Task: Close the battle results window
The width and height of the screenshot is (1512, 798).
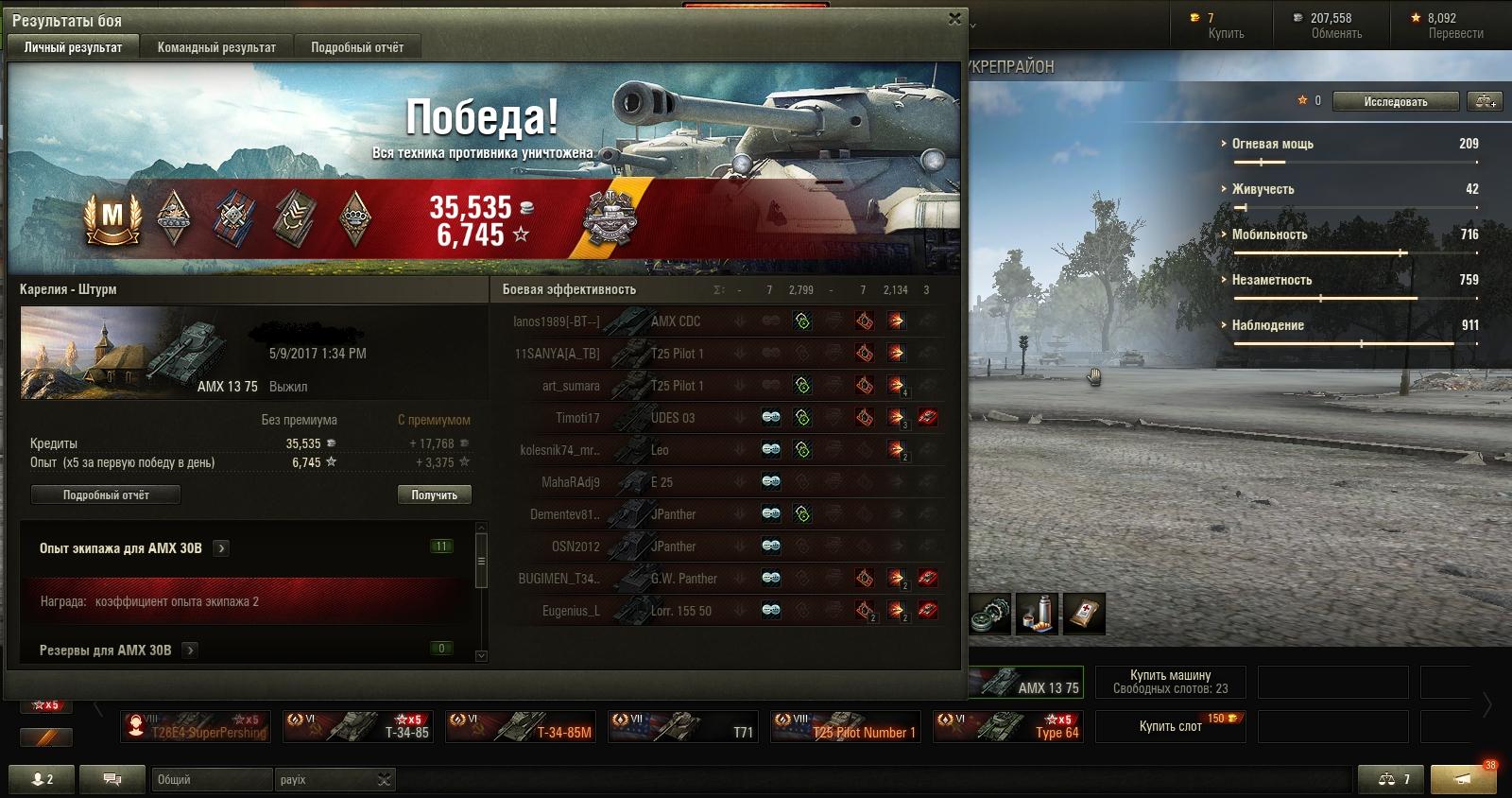Action: [954, 18]
